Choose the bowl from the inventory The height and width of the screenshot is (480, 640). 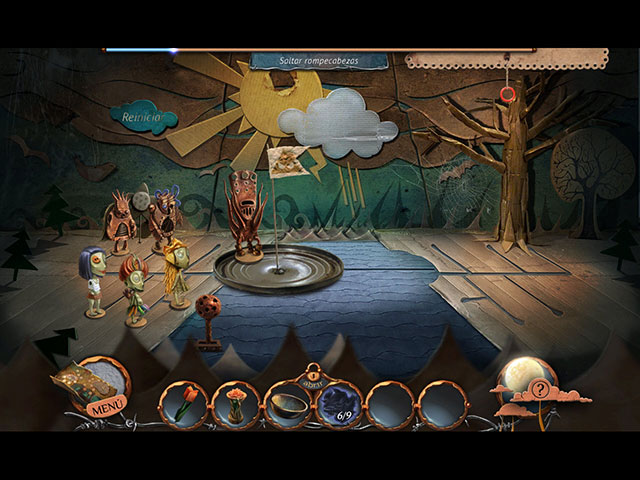(289, 405)
